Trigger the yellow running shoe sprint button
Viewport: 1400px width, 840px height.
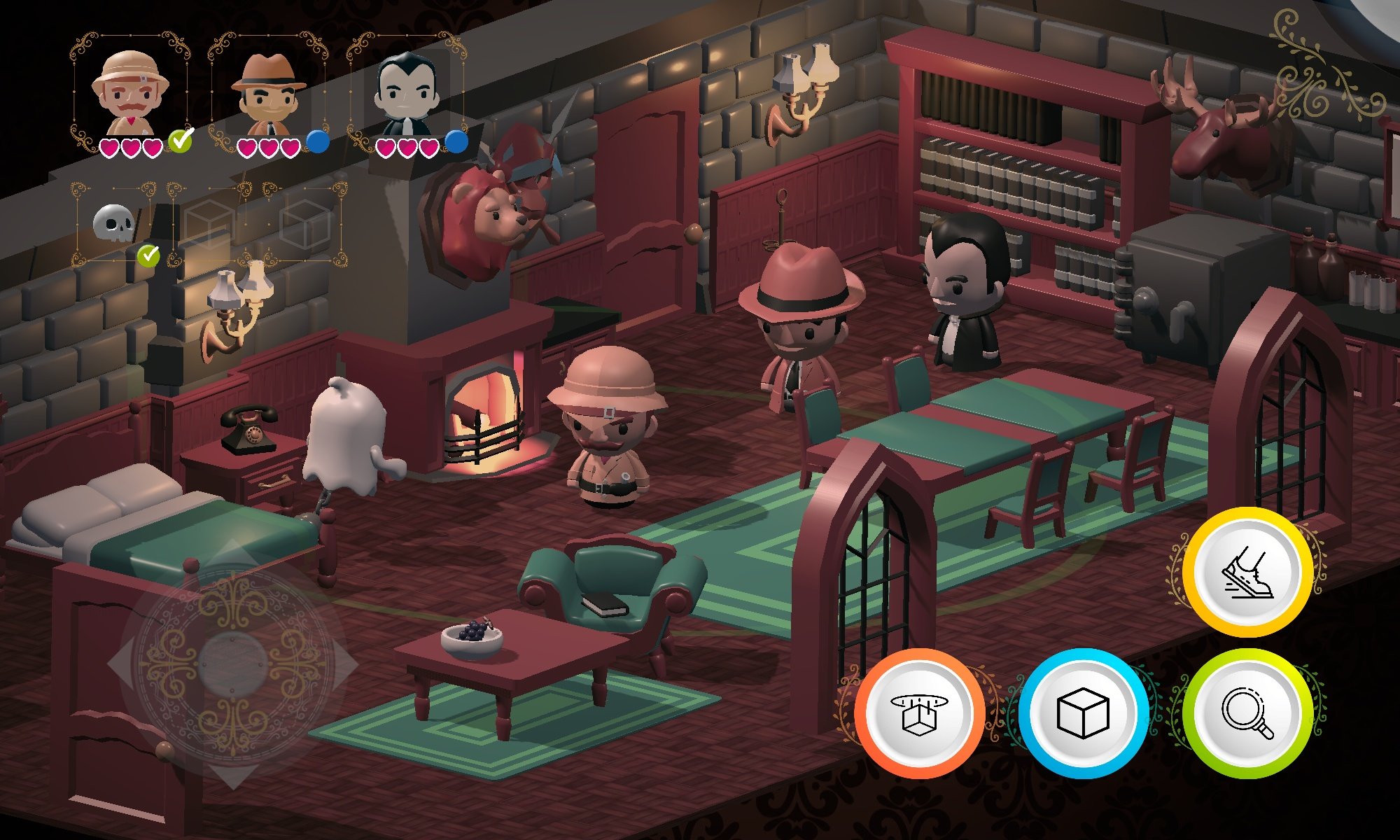pyautogui.click(x=1247, y=572)
